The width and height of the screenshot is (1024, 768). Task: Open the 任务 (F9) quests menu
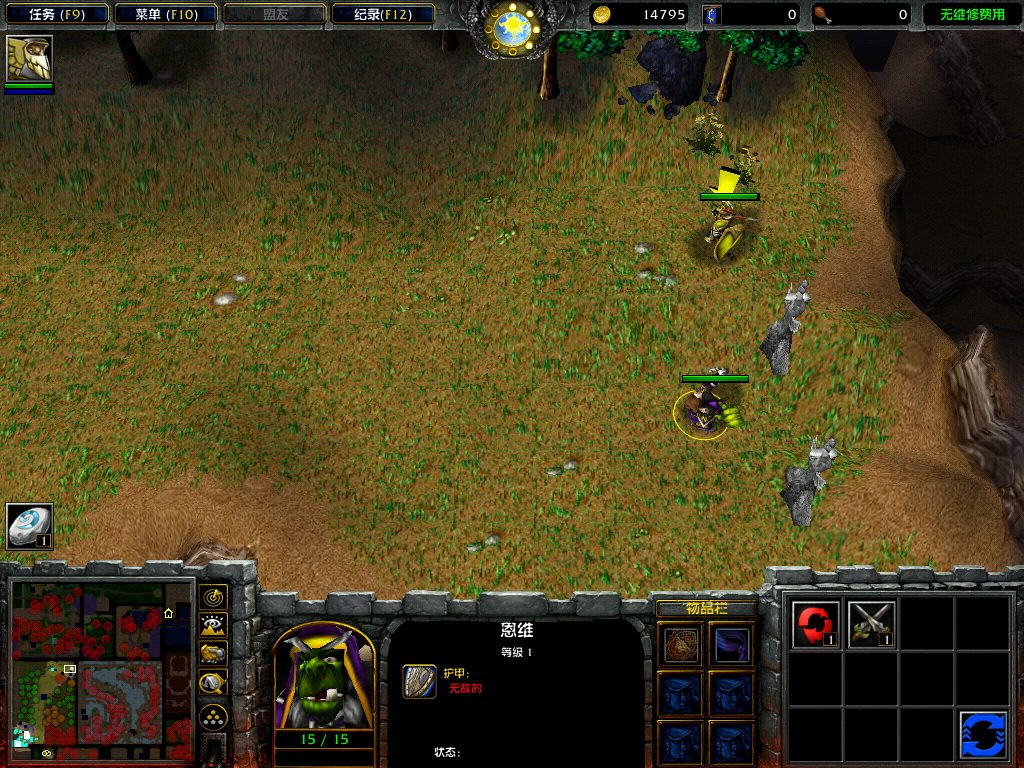coord(55,14)
